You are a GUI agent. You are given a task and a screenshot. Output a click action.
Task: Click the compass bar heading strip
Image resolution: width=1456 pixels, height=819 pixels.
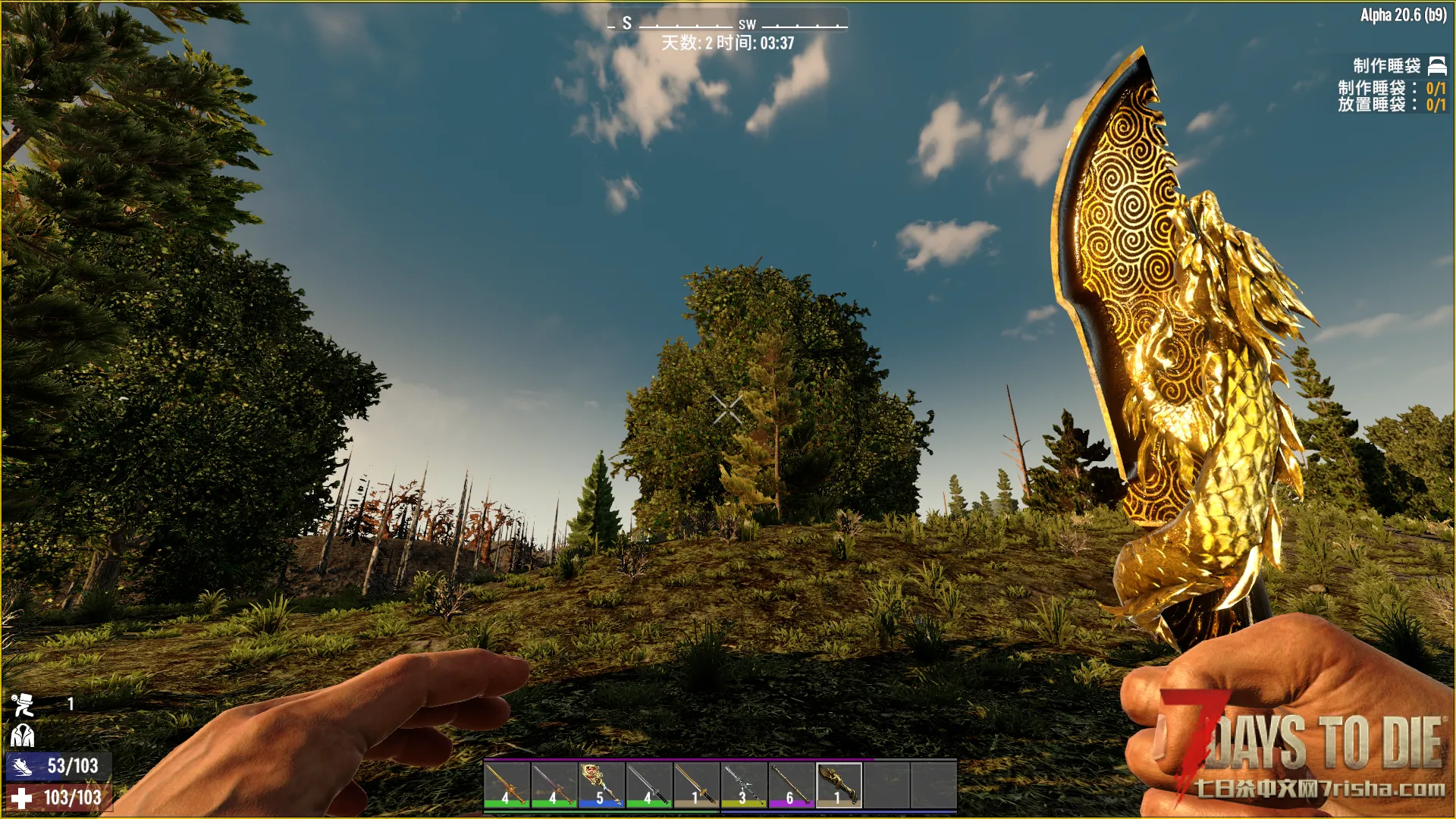tap(727, 24)
